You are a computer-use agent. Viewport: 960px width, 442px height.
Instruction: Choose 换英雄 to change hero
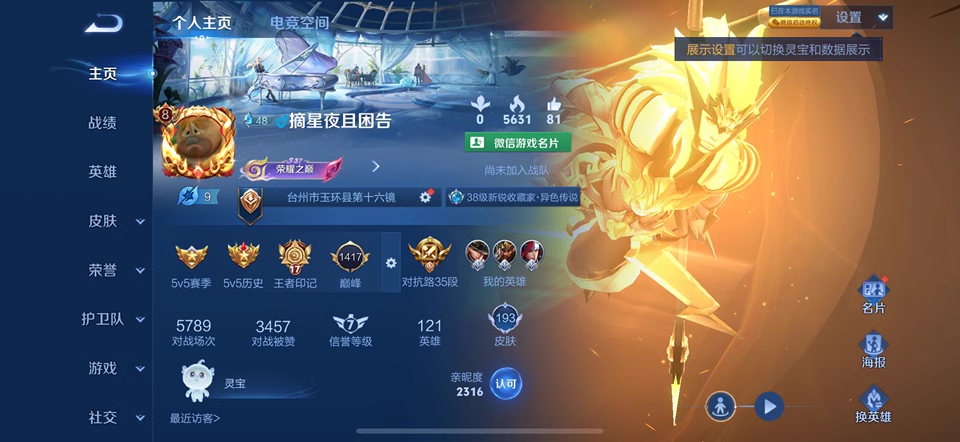click(x=873, y=404)
